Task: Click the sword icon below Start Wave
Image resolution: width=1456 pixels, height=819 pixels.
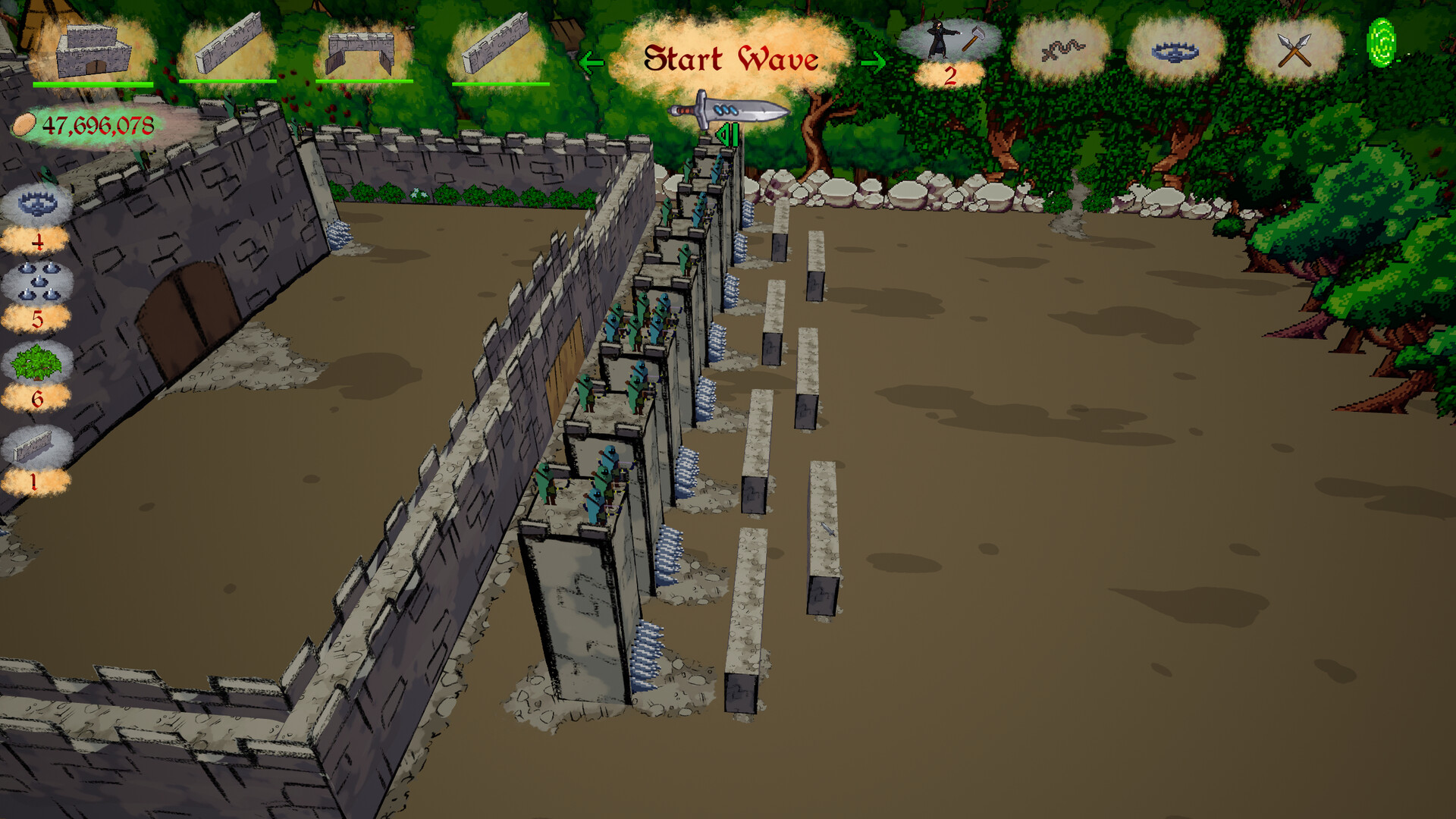Action: click(728, 108)
